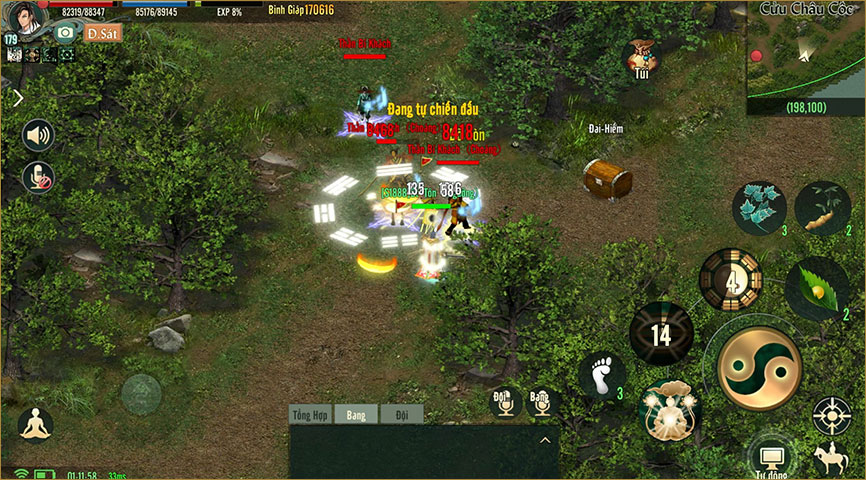Attack with the large yin-yang skill button
This screenshot has width=866, height=480.
760,369
